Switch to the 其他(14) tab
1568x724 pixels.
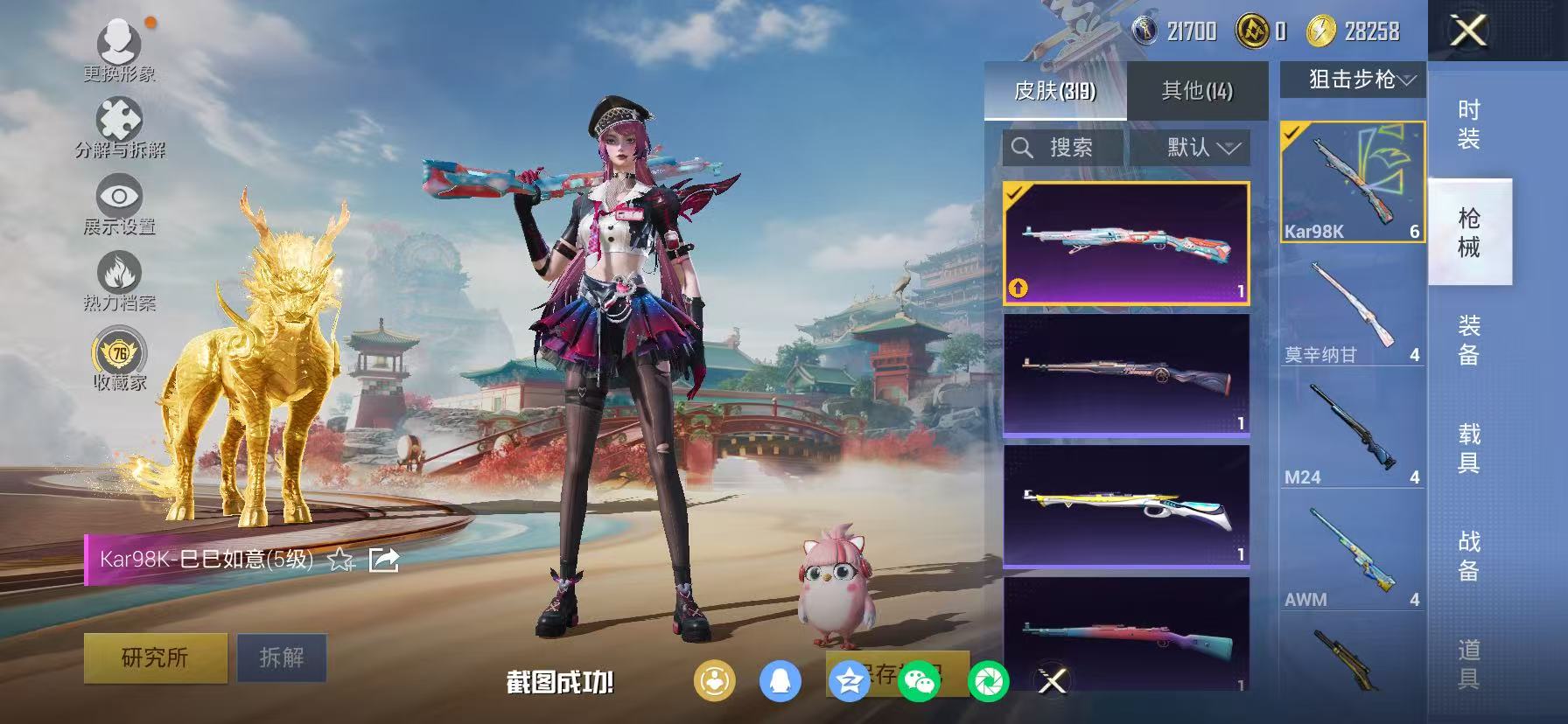coord(1195,91)
